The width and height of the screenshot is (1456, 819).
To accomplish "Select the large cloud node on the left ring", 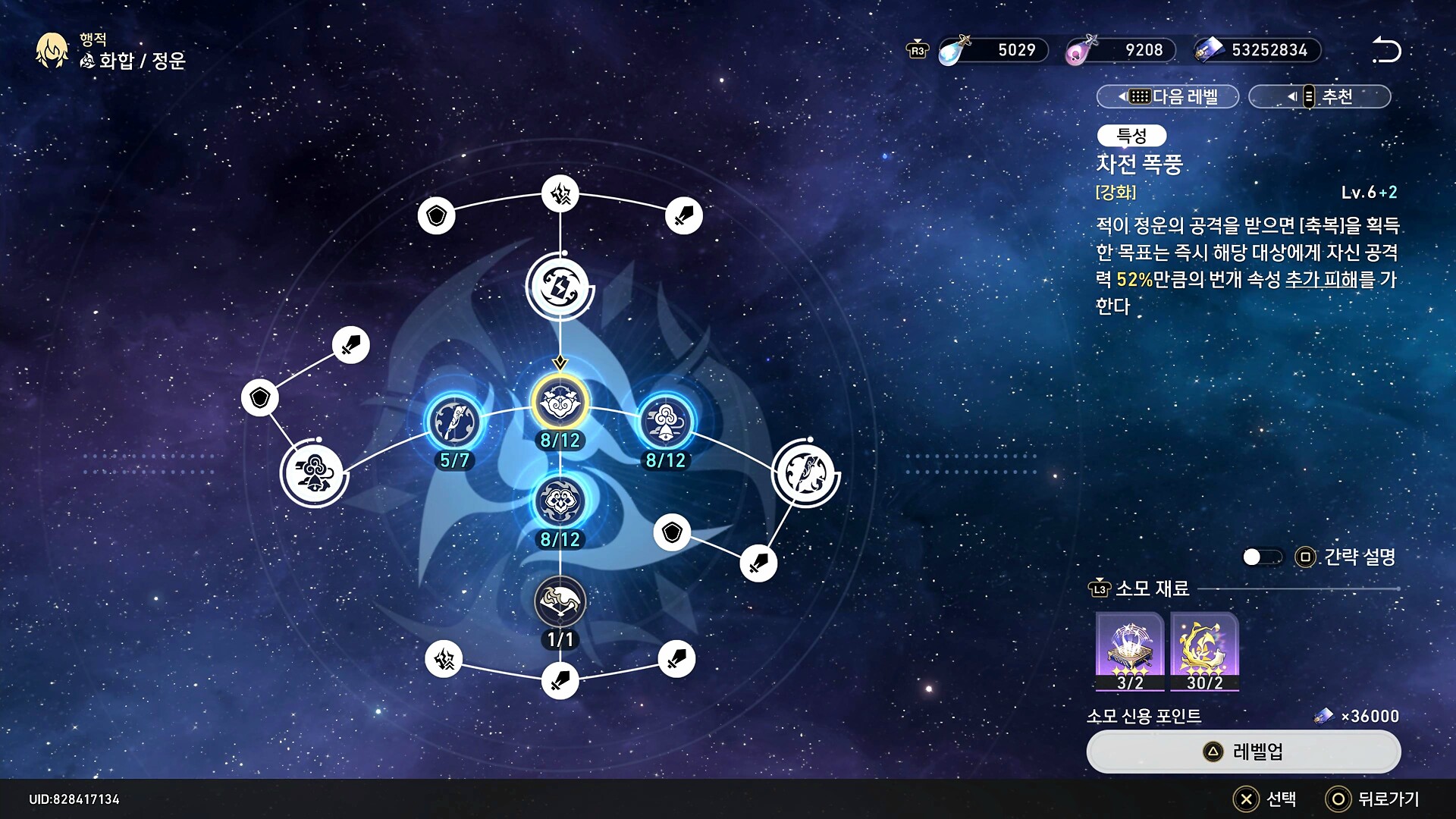I will (313, 474).
